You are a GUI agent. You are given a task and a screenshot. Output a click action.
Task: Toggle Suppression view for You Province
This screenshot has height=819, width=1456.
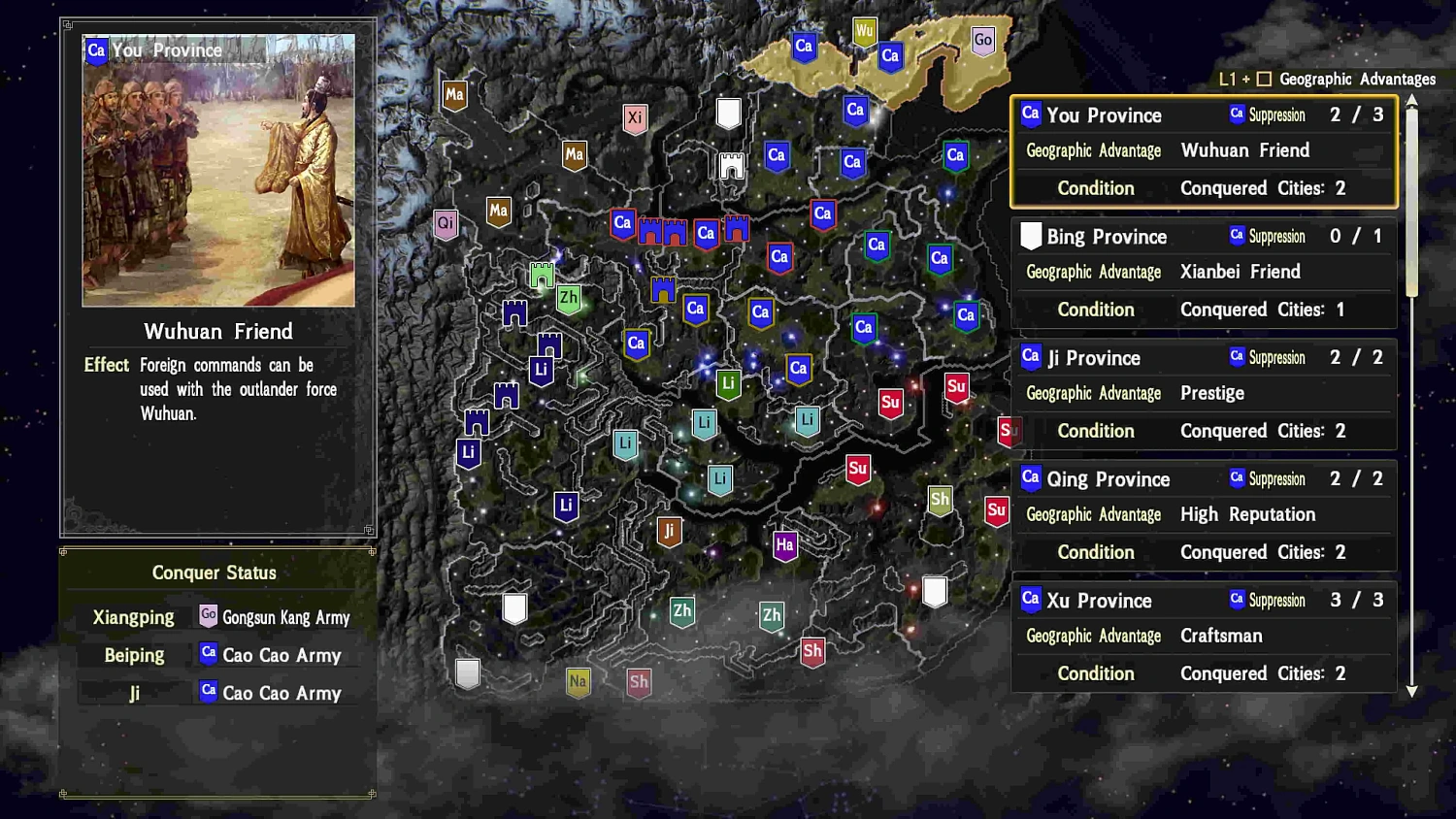1268,115
